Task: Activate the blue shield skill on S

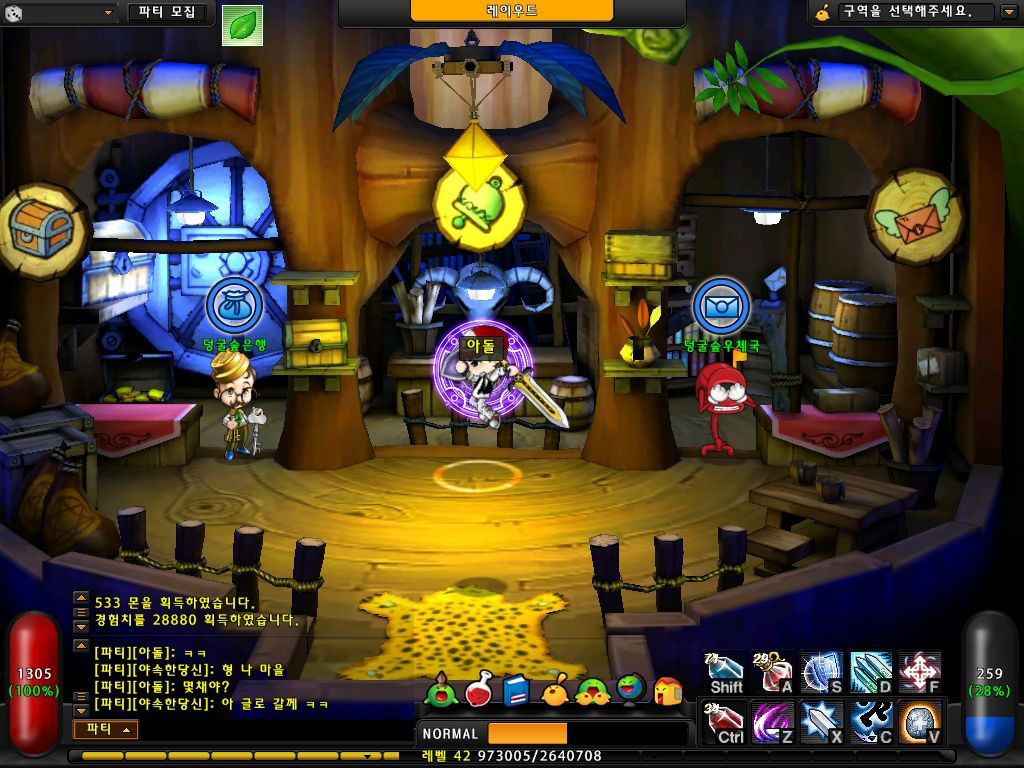Action: point(822,672)
